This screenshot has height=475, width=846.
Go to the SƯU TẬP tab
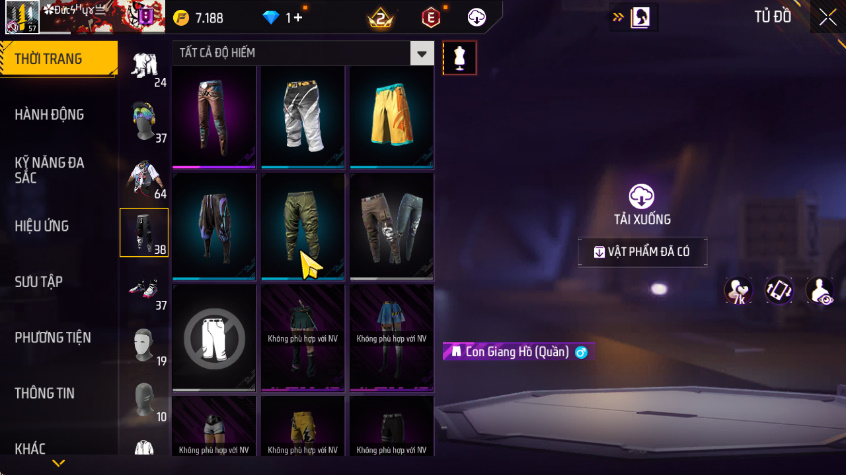point(39,282)
